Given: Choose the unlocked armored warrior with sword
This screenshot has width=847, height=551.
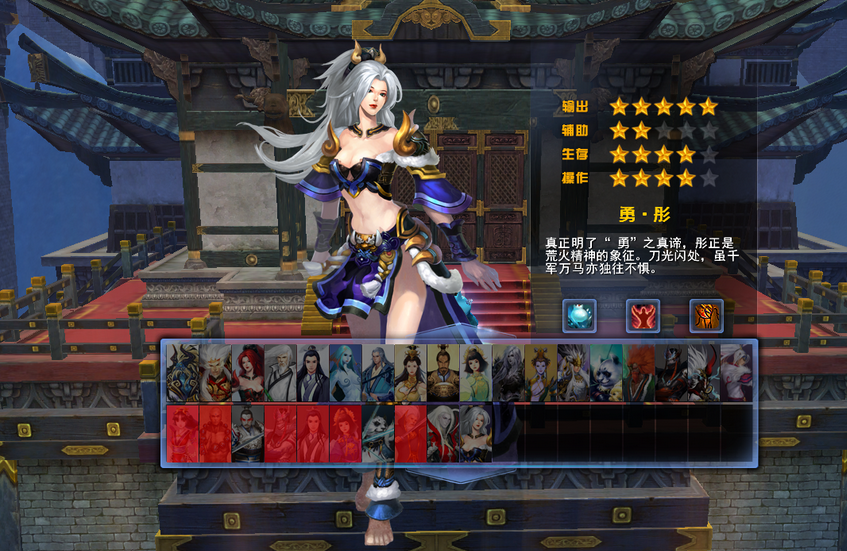Looking at the screenshot, I should click(x=248, y=433).
